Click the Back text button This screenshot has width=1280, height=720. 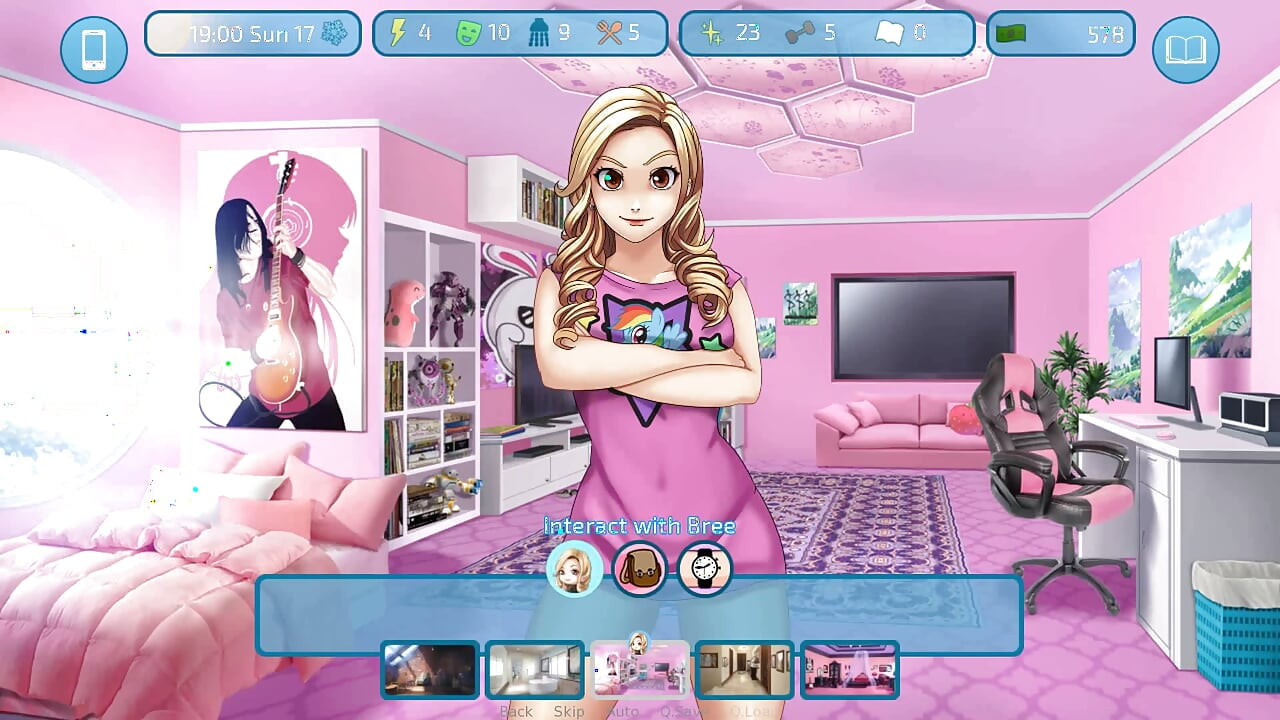[516, 711]
